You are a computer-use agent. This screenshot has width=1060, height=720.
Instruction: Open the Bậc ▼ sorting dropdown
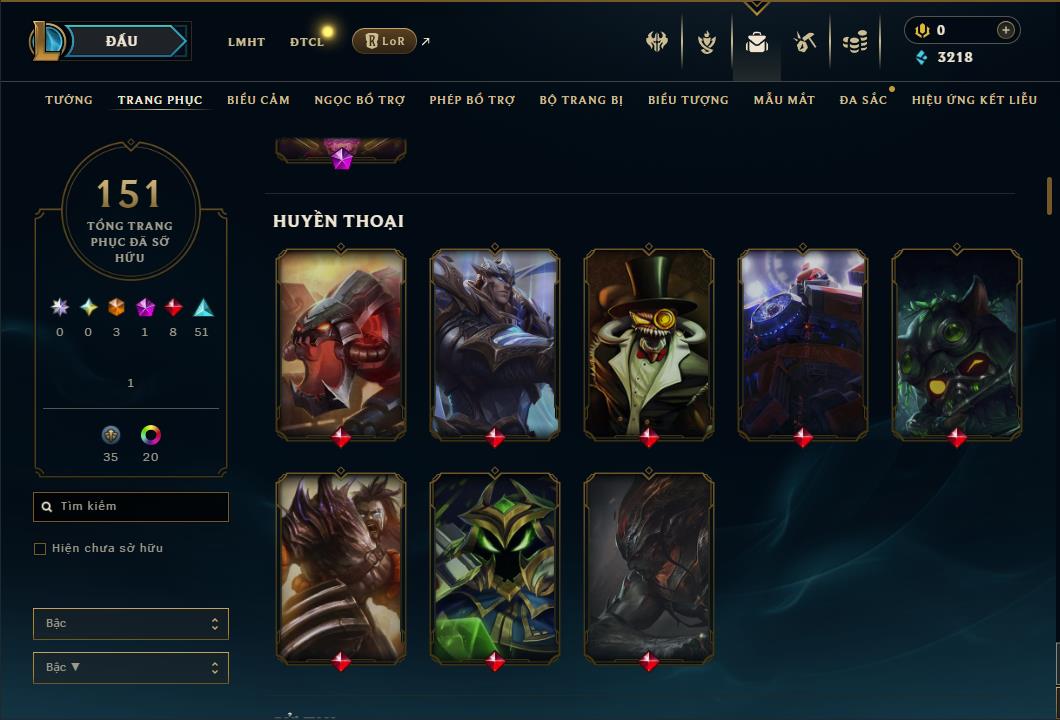click(x=131, y=668)
